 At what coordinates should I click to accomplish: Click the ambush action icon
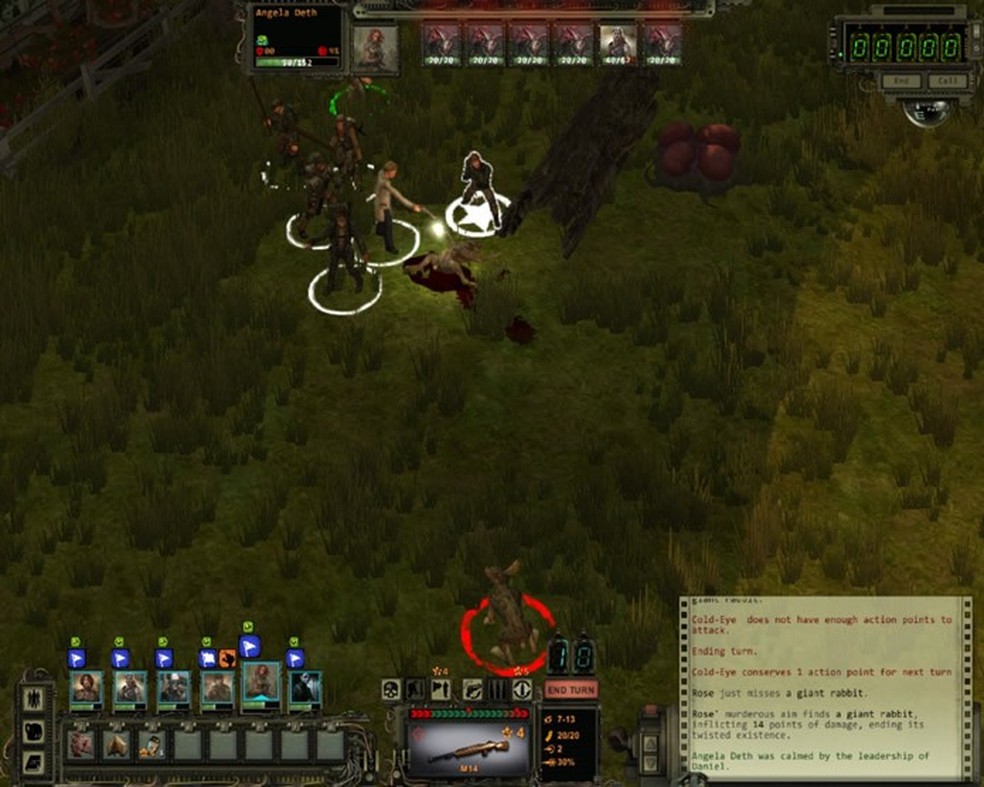pos(441,689)
